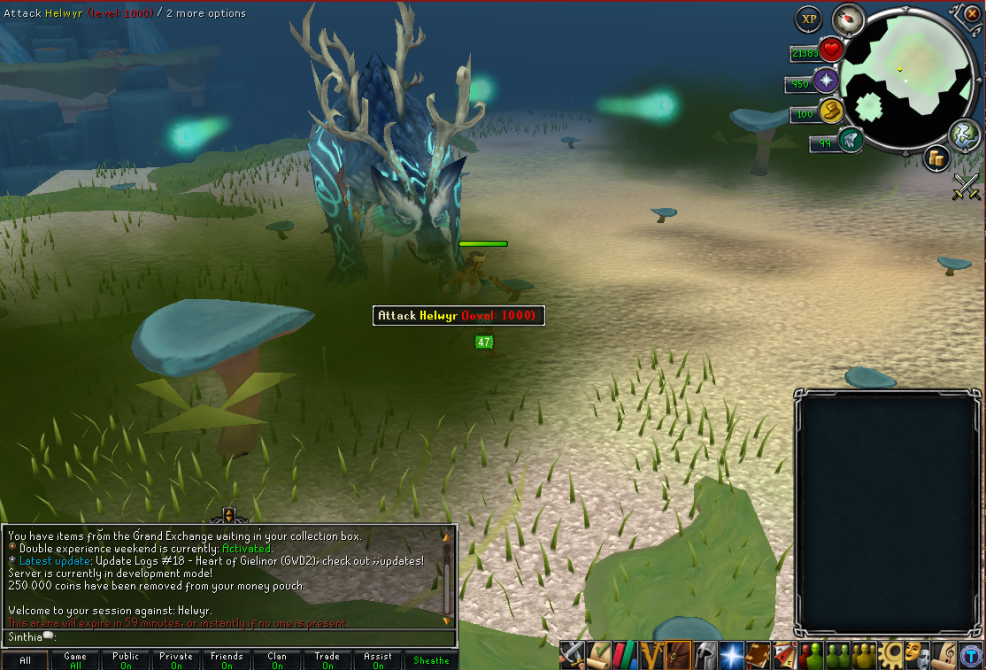This screenshot has width=986, height=670.
Task: Select the Trade chat filter
Action: 327,660
